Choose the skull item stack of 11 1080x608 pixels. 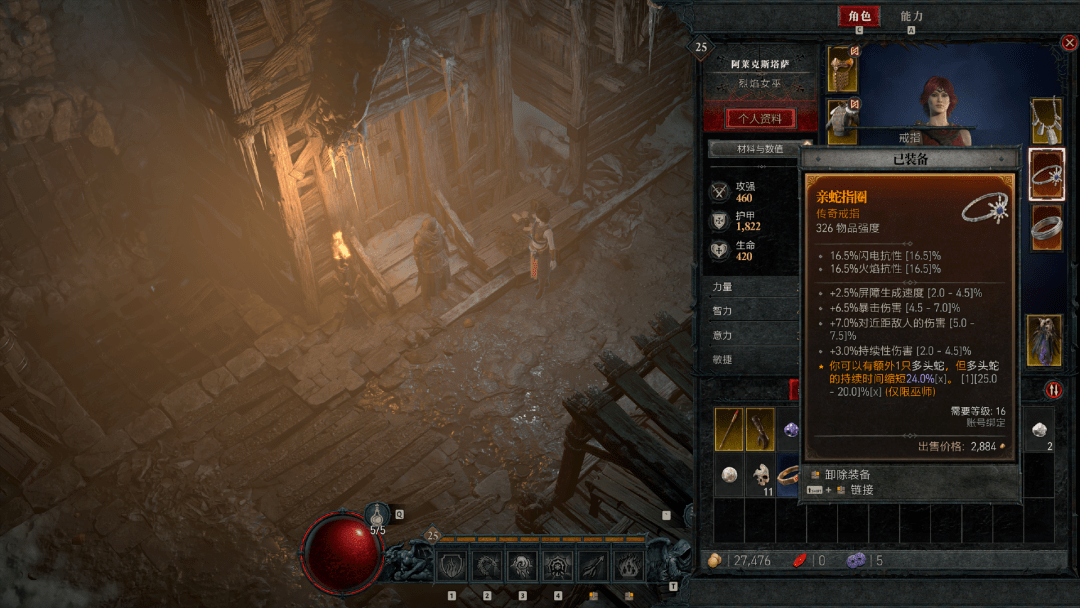pyautogui.click(x=760, y=476)
